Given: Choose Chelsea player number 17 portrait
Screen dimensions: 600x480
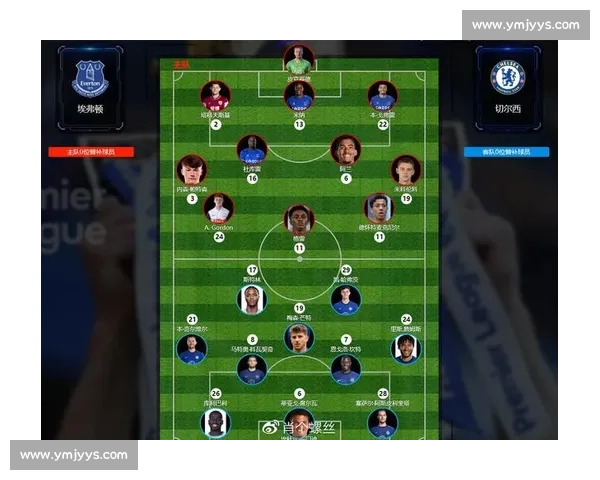Looking at the screenshot, I should [x=252, y=299].
